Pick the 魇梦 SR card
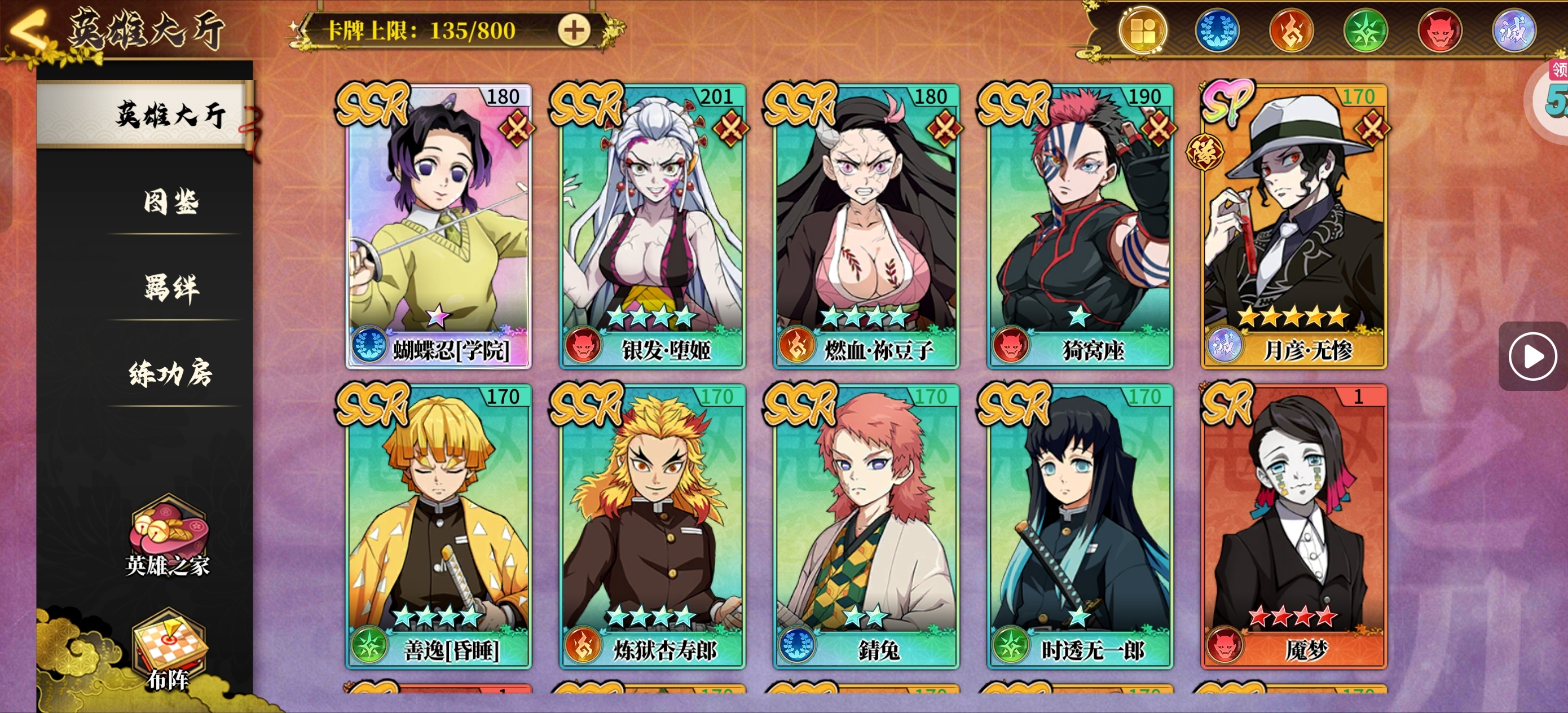Screen dimensions: 1568x713 [1293, 527]
